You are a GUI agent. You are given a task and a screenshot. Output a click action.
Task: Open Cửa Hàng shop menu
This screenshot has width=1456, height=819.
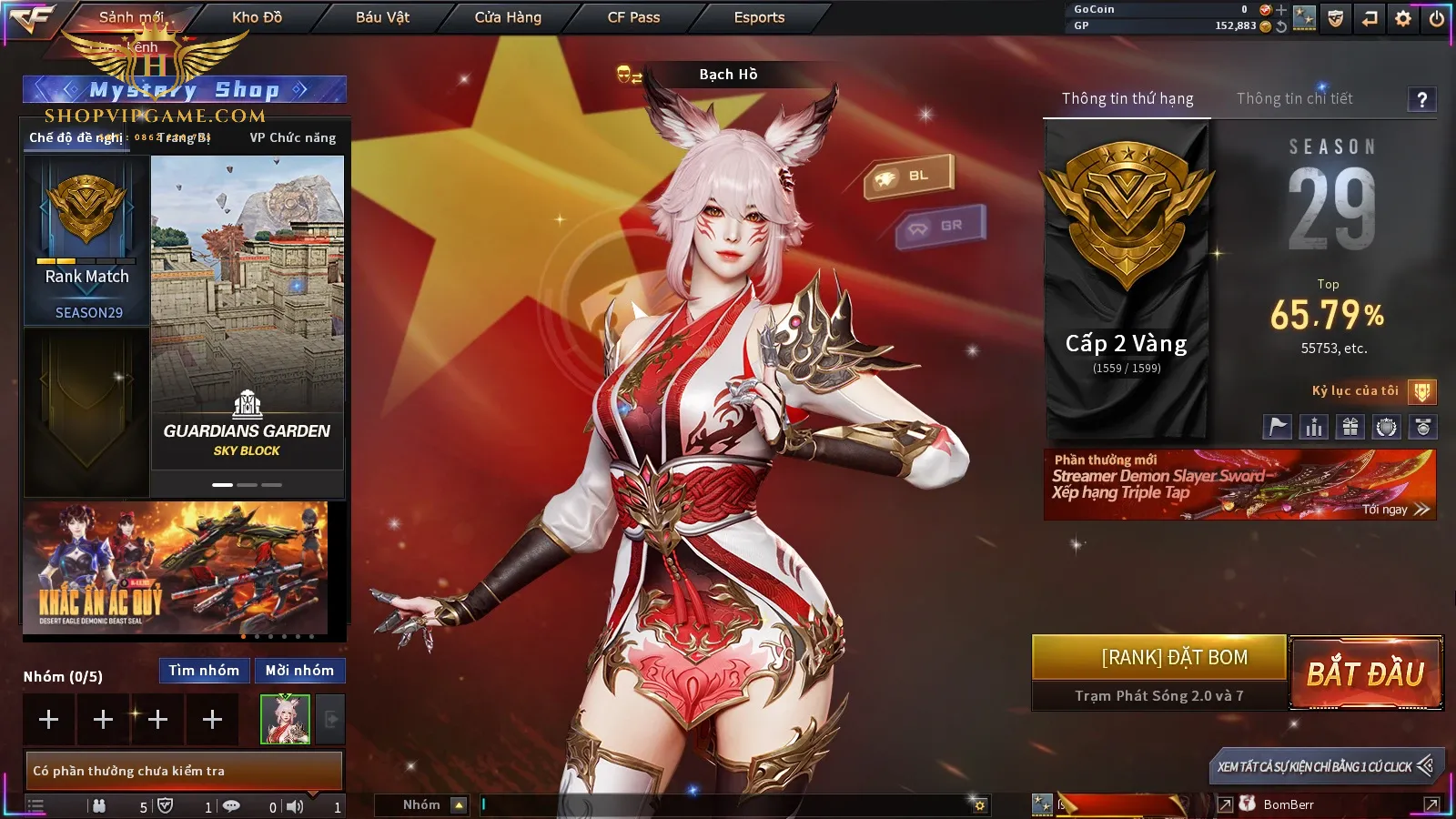[508, 17]
